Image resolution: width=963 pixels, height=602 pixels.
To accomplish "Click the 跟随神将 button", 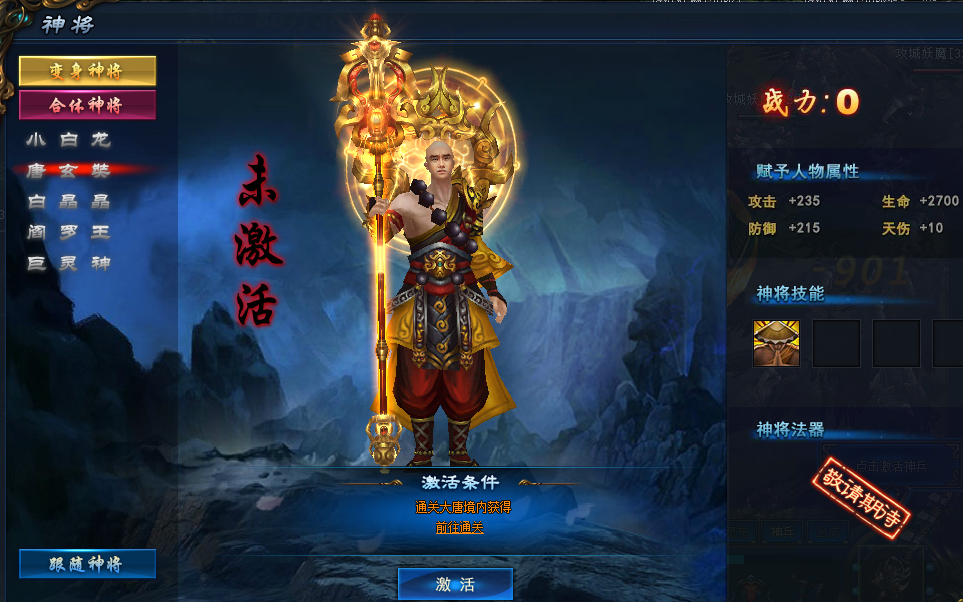I will click(88, 564).
